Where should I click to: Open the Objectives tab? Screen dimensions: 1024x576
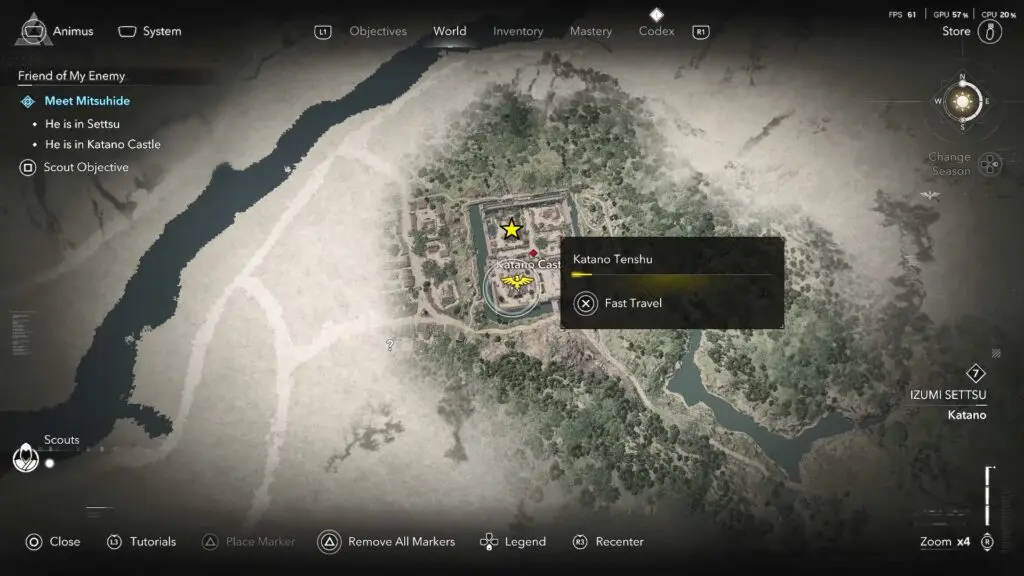pyautogui.click(x=378, y=31)
